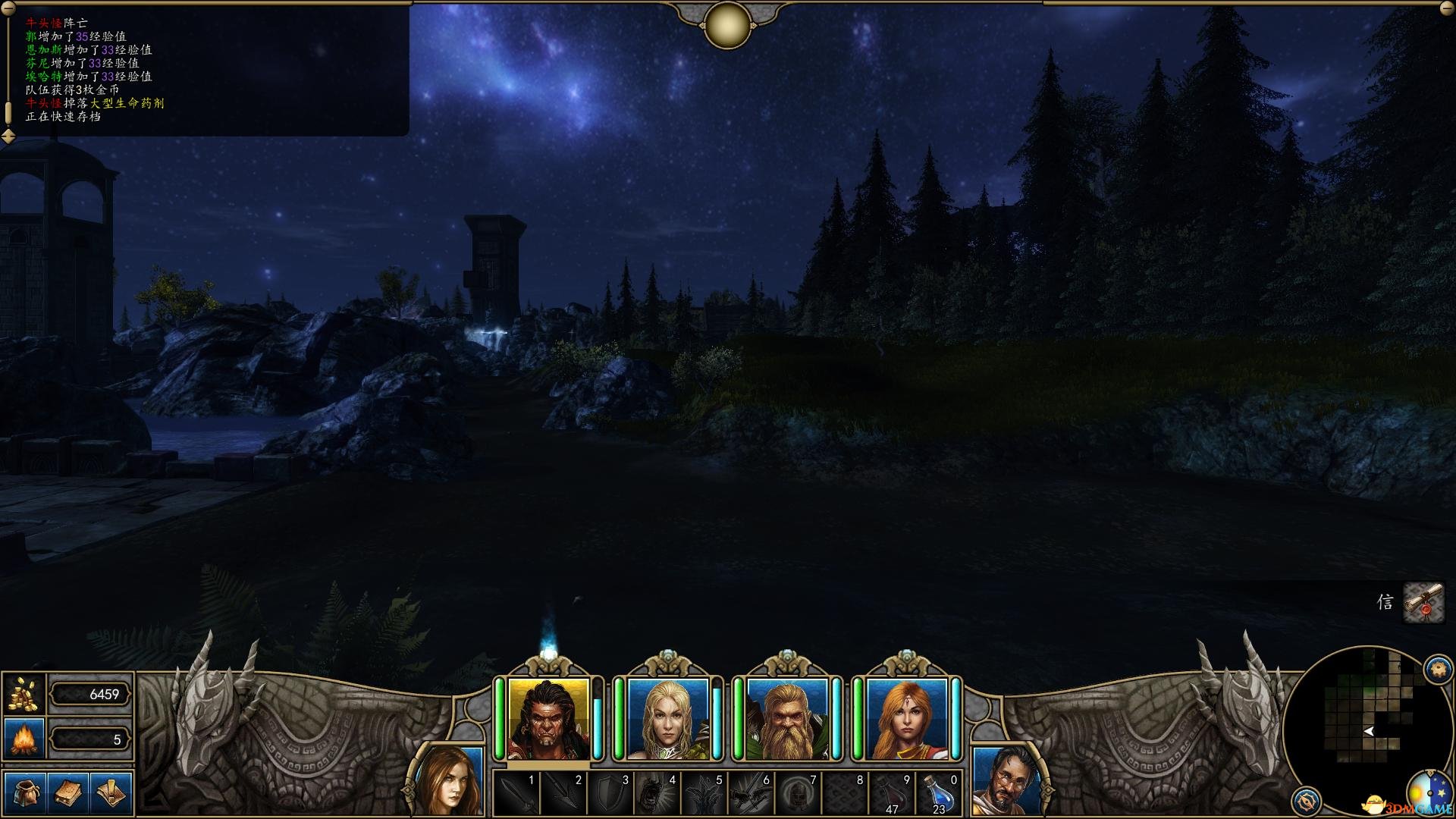The image size is (1456, 819).
Task: Trigger the war shout skill in slot 4
Action: click(657, 794)
